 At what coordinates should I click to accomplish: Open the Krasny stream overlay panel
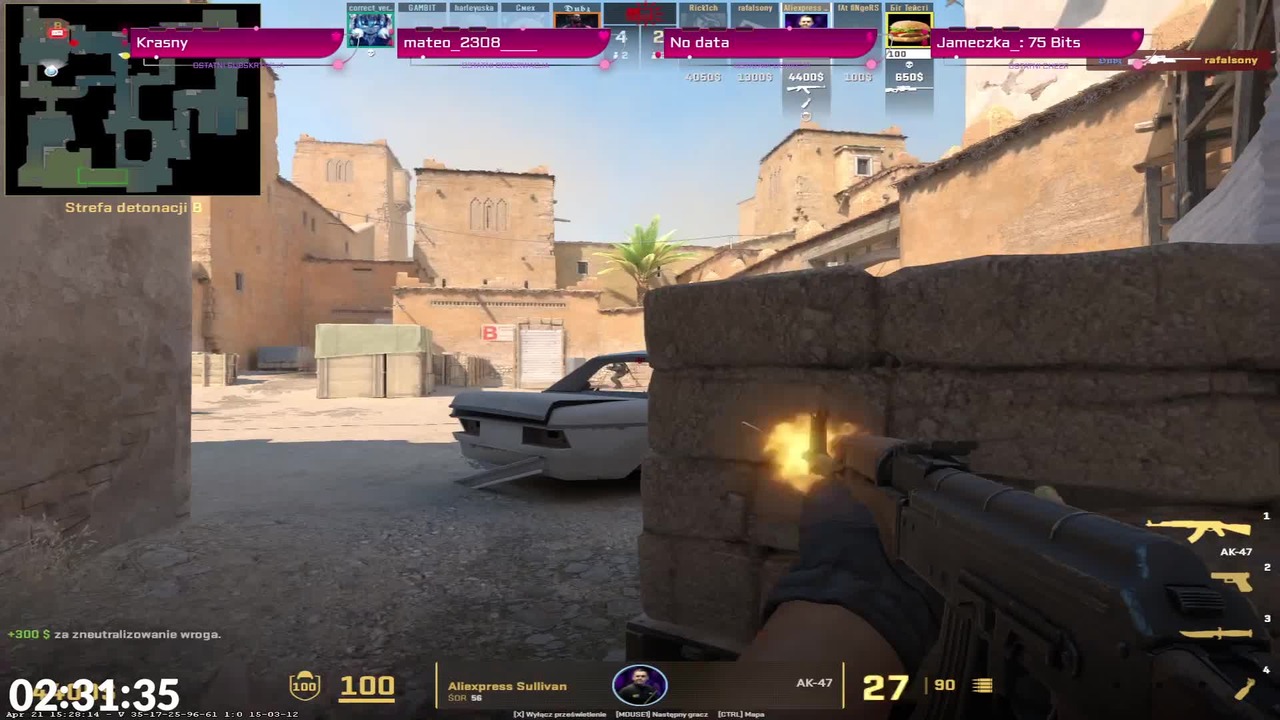click(236, 43)
